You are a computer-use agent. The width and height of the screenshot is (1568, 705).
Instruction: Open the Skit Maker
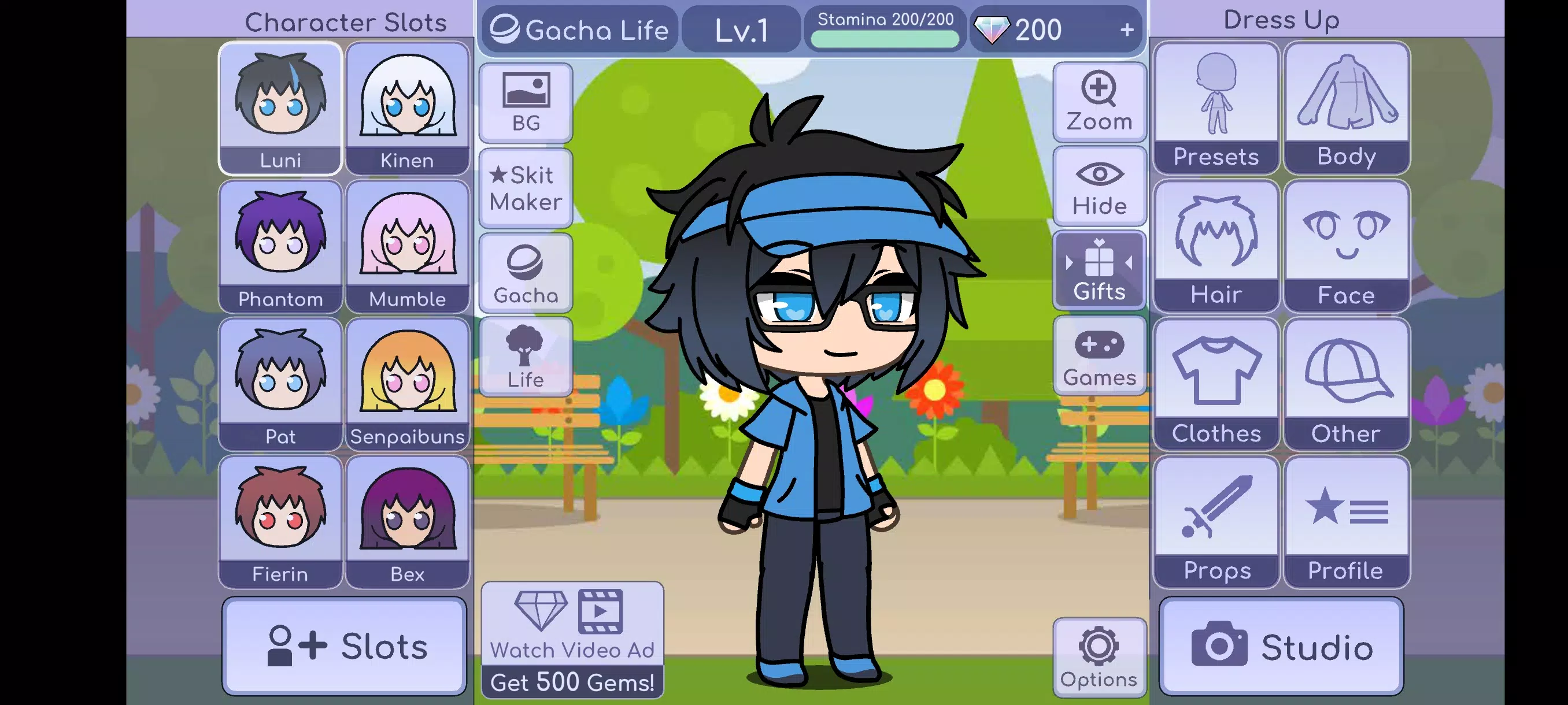tap(525, 188)
